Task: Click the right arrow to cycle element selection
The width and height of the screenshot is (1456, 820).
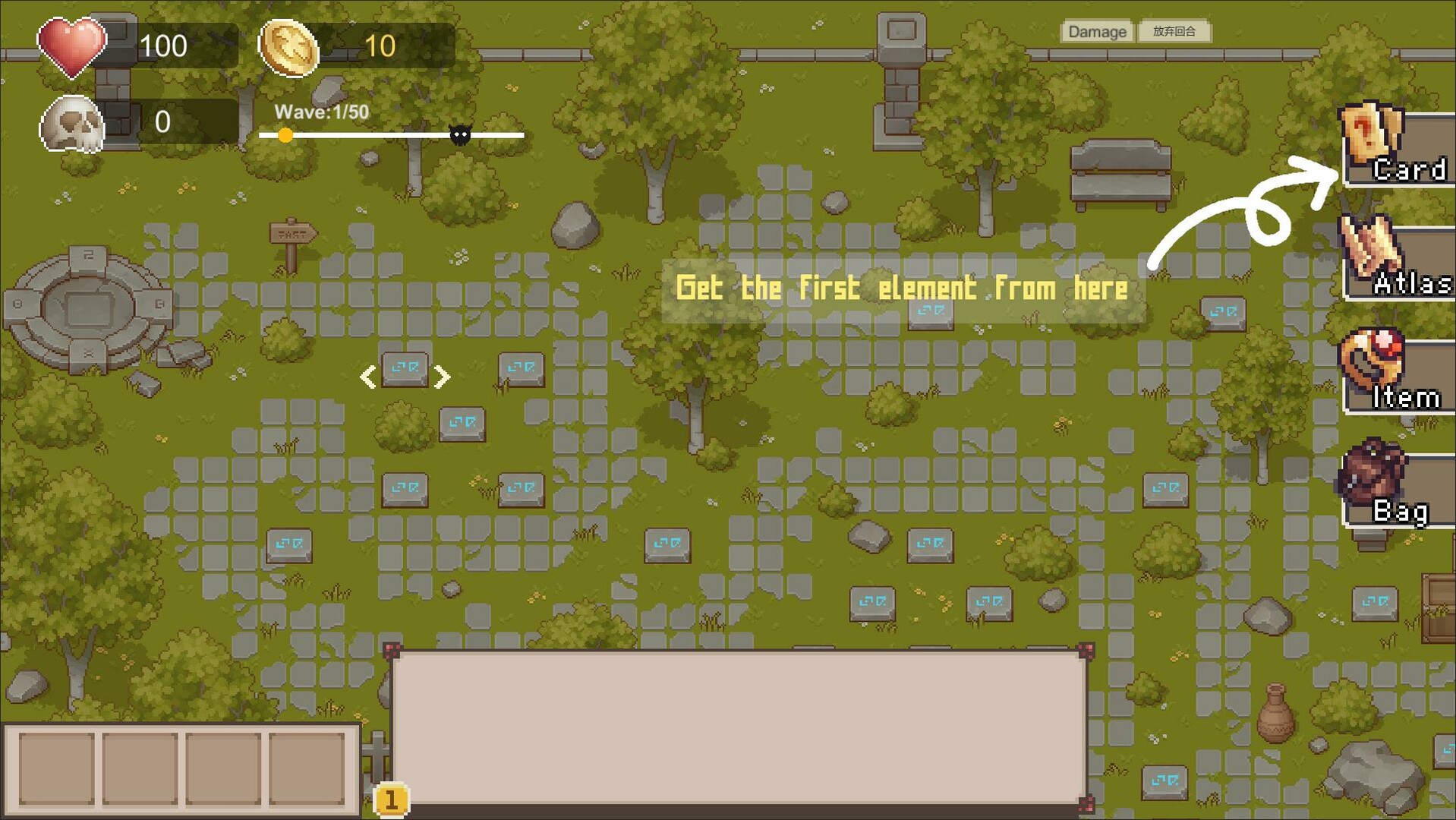Action: 443,376
